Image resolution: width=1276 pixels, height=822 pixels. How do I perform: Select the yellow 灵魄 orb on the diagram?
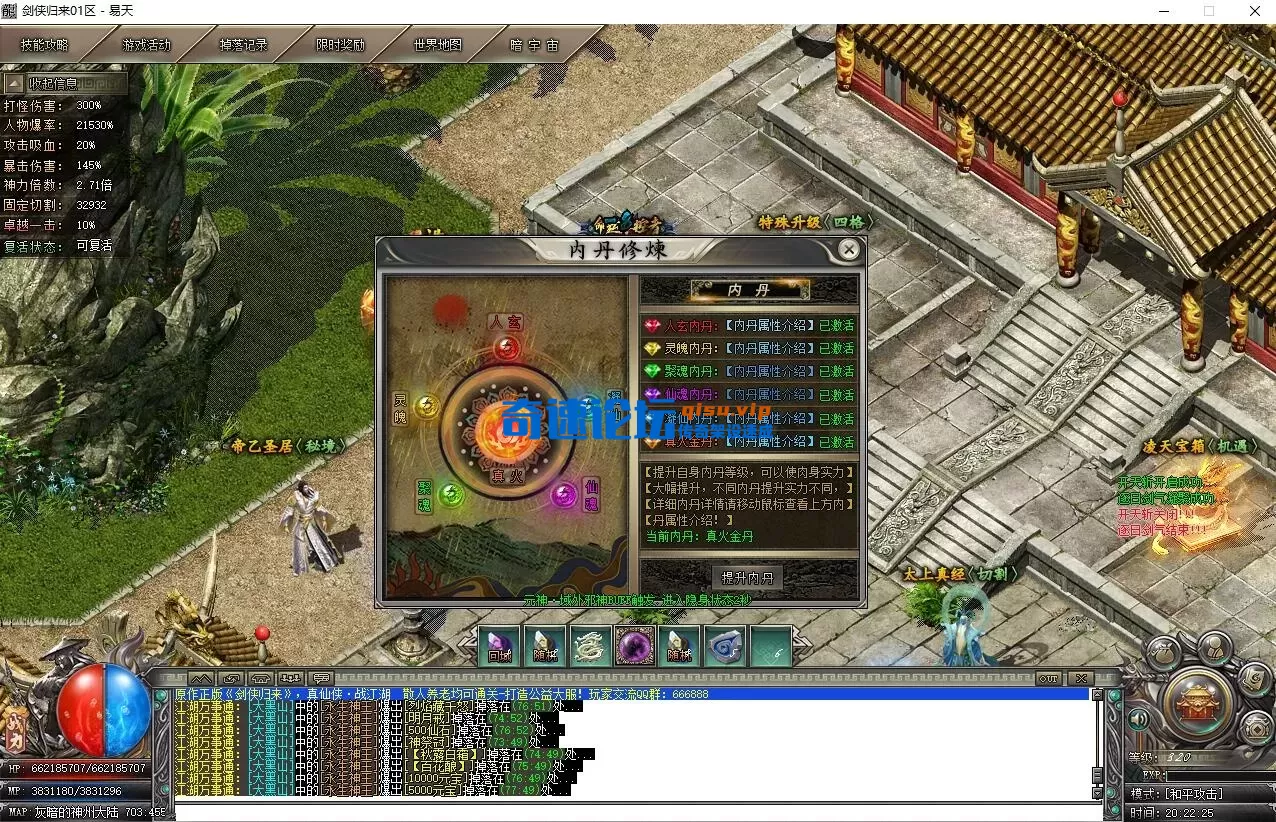(x=427, y=406)
